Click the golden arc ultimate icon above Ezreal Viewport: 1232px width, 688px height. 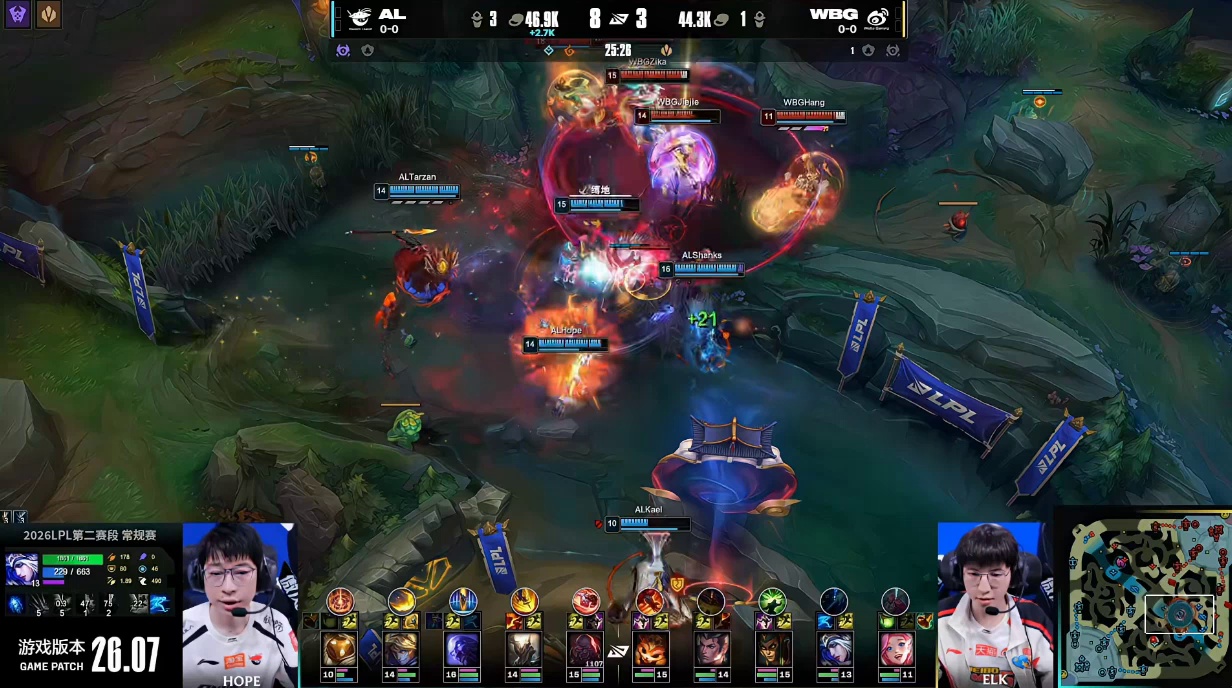[x=402, y=600]
